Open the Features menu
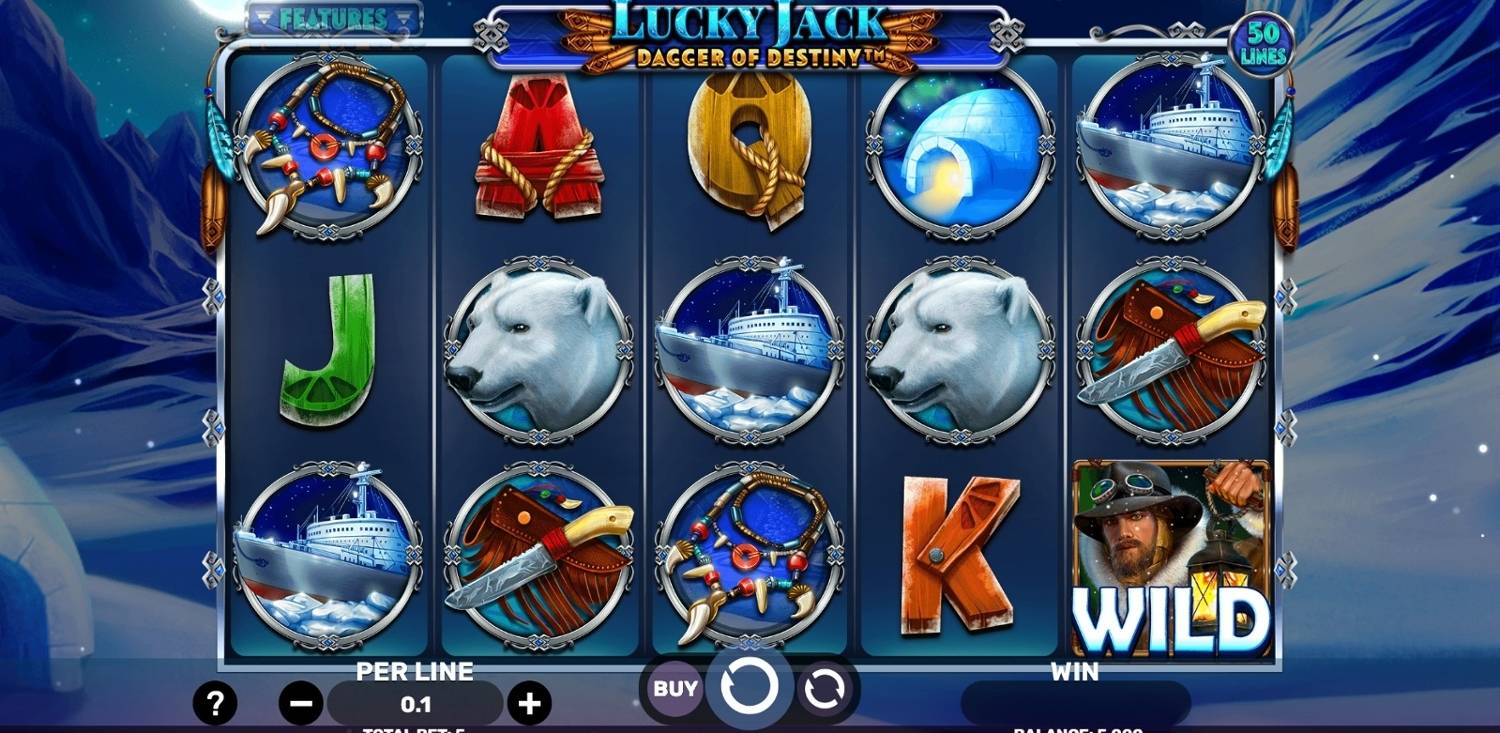Screen dimensions: 1500x733 333,16
